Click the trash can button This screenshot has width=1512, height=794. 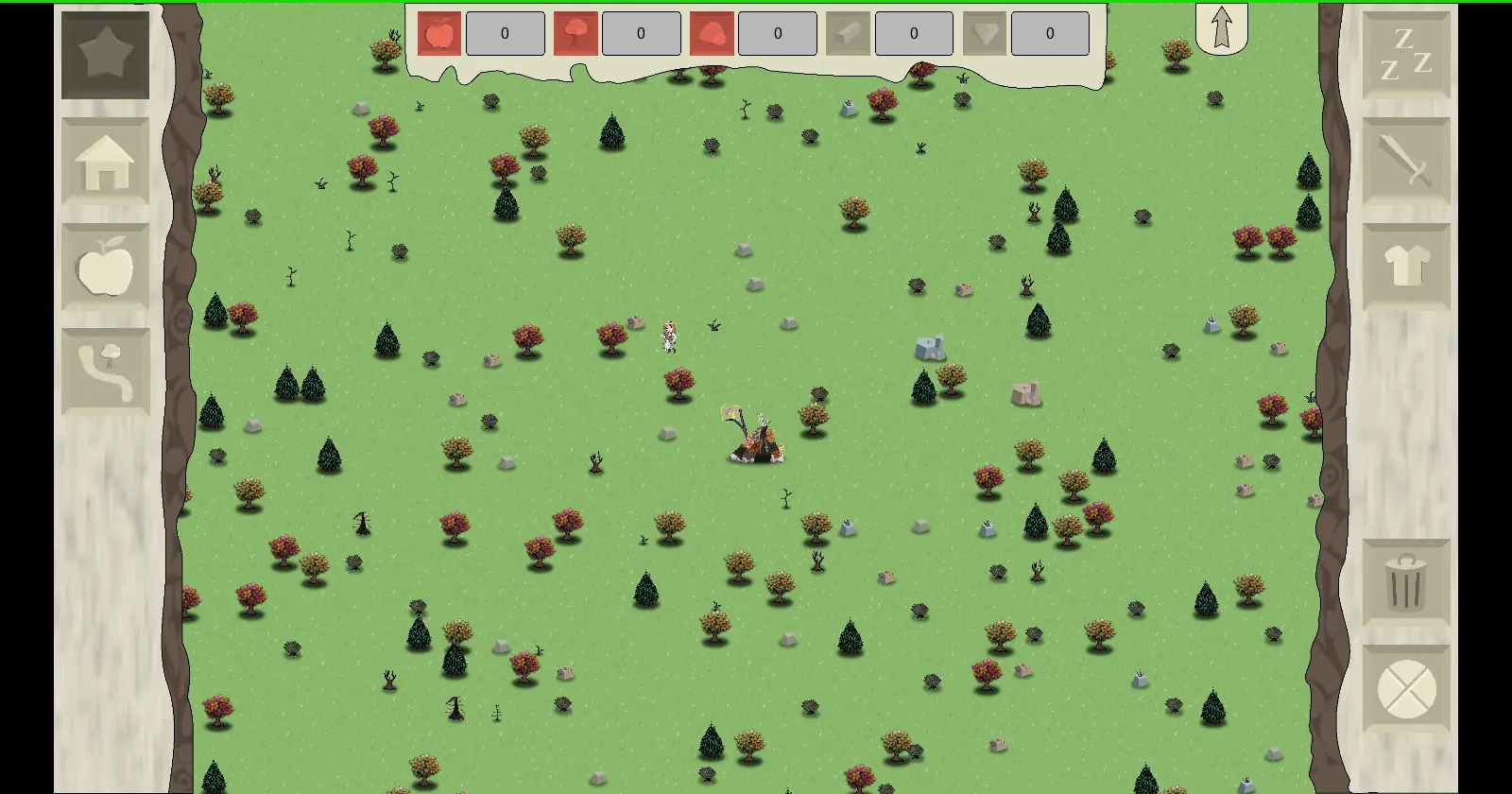click(1406, 582)
